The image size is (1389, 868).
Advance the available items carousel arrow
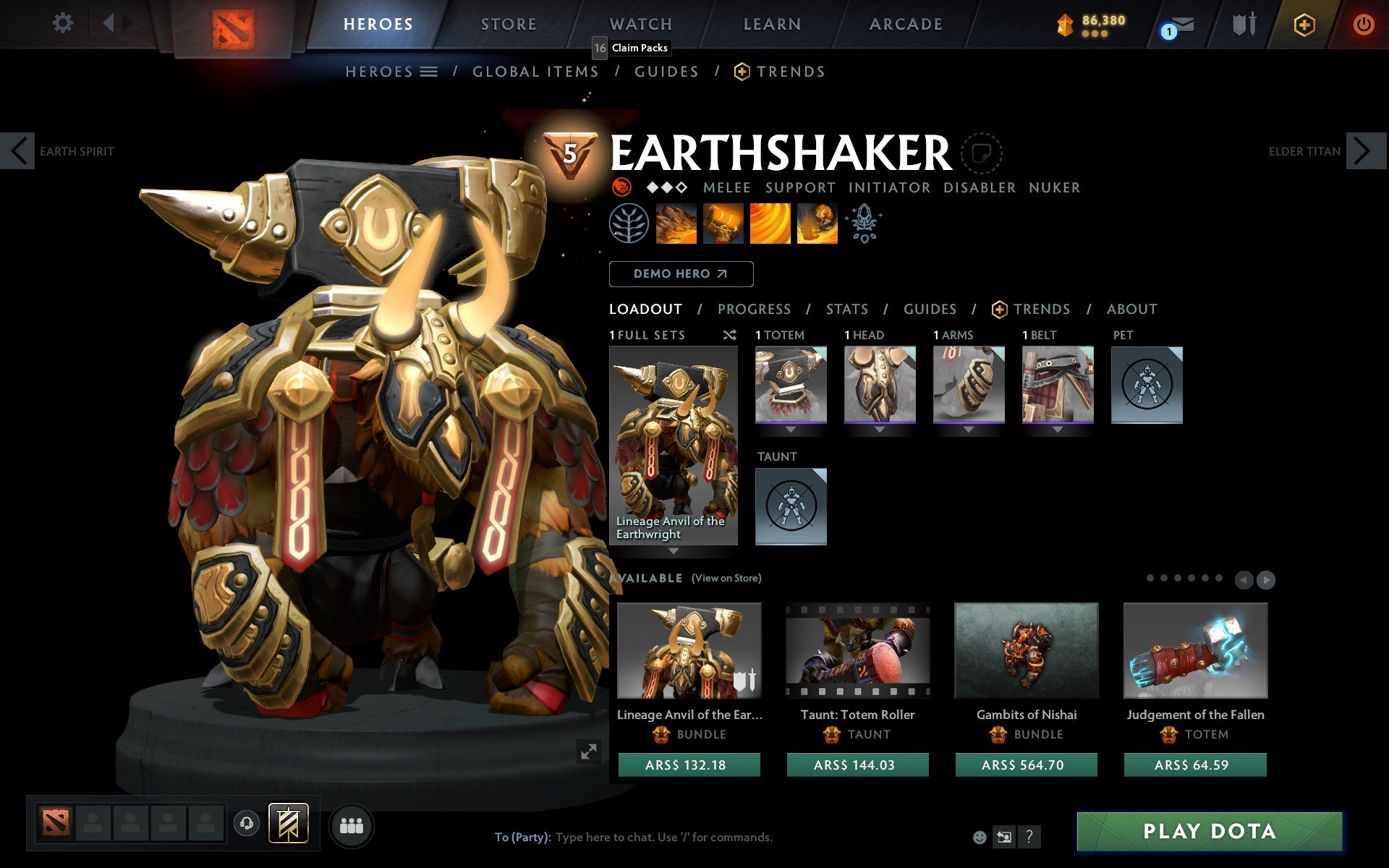click(x=1266, y=579)
